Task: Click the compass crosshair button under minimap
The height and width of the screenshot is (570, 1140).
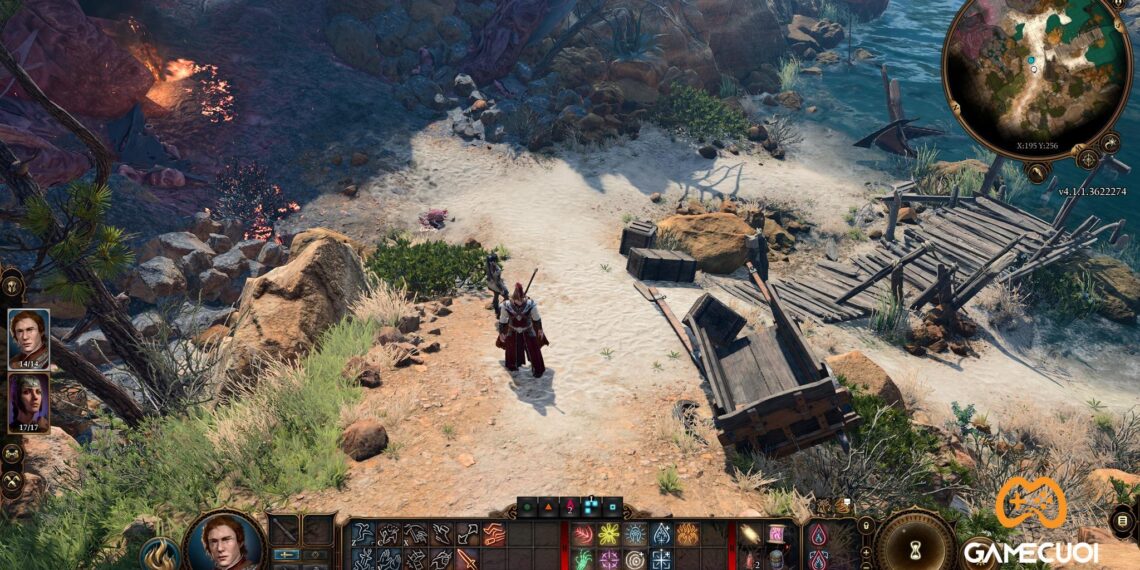Action: click(x=1087, y=158)
